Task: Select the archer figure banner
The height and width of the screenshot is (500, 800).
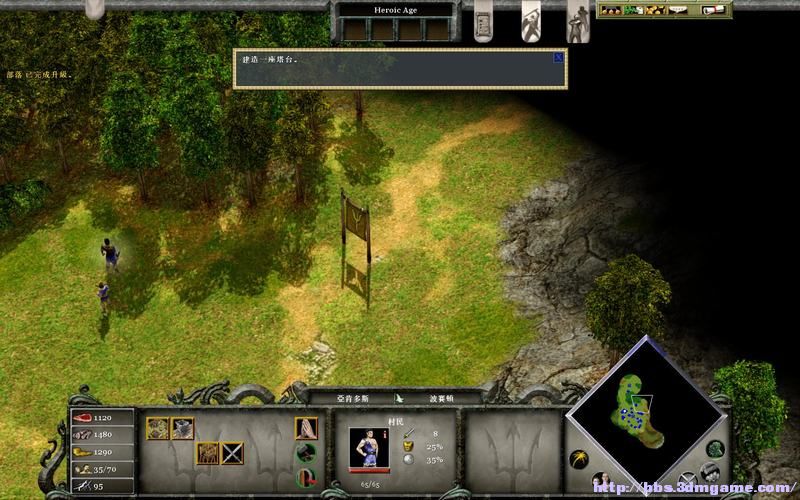Action: tap(578, 21)
